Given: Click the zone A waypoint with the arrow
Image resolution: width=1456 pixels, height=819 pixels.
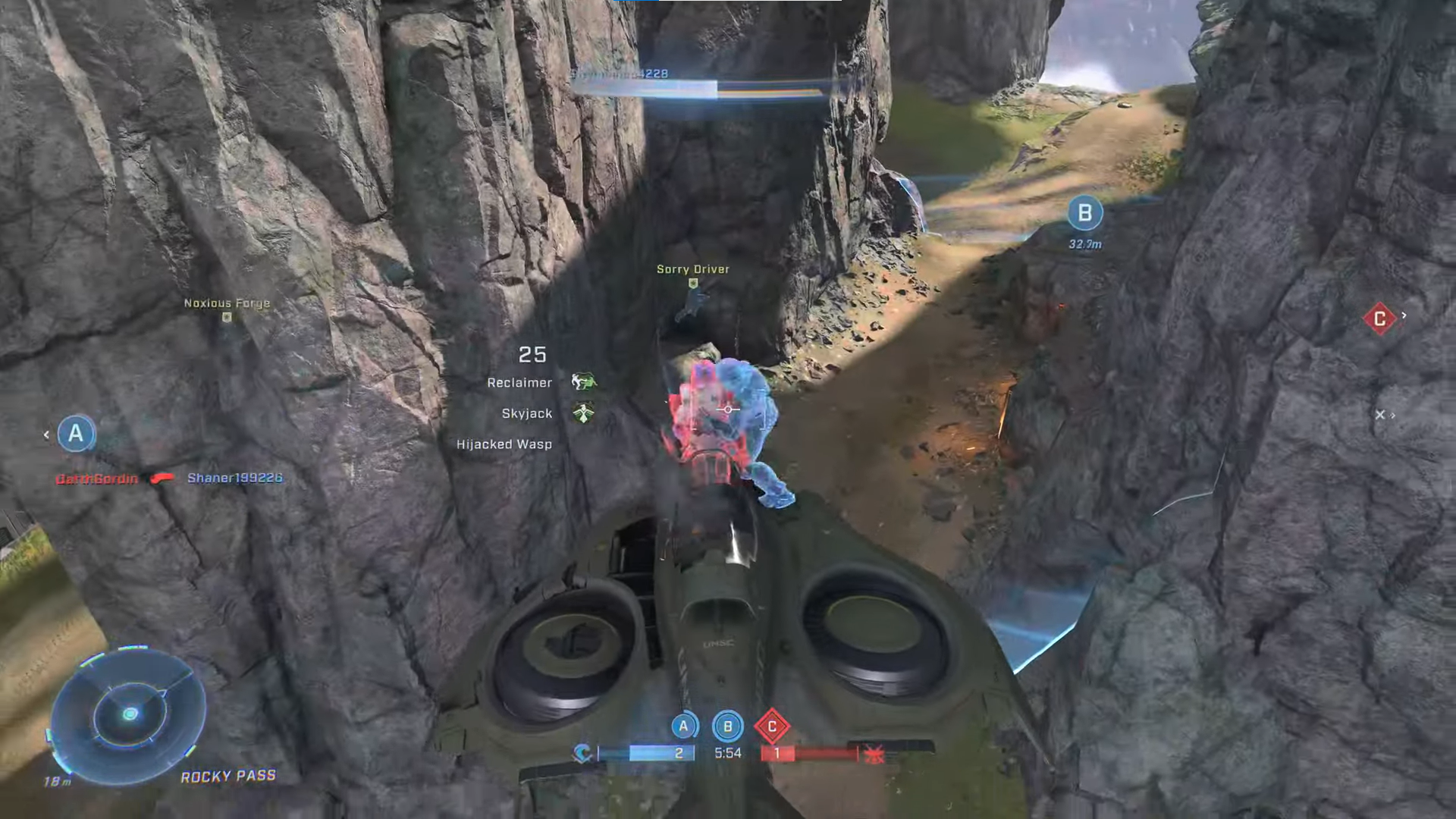Looking at the screenshot, I should 76,434.
